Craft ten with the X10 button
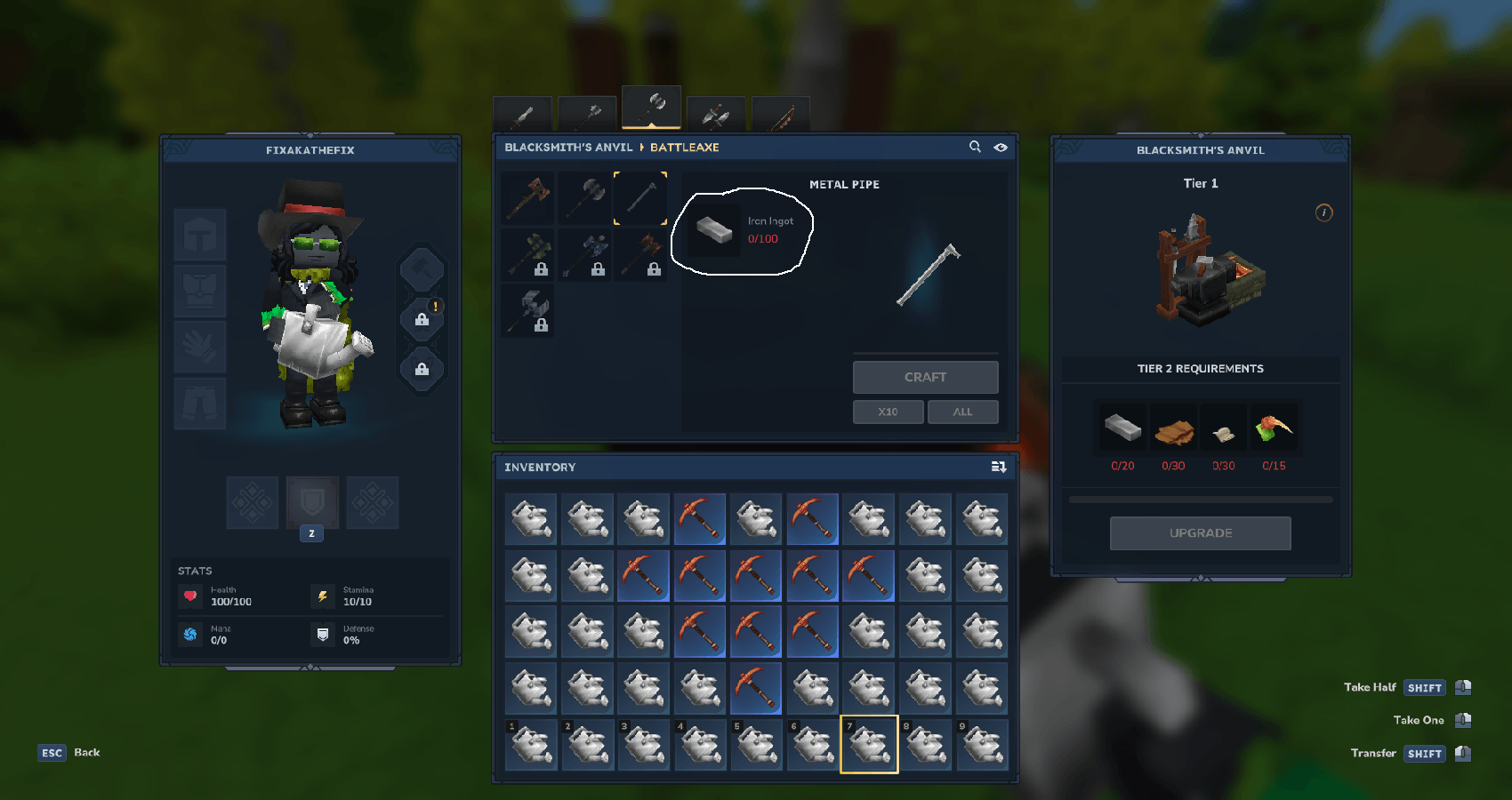 point(888,412)
